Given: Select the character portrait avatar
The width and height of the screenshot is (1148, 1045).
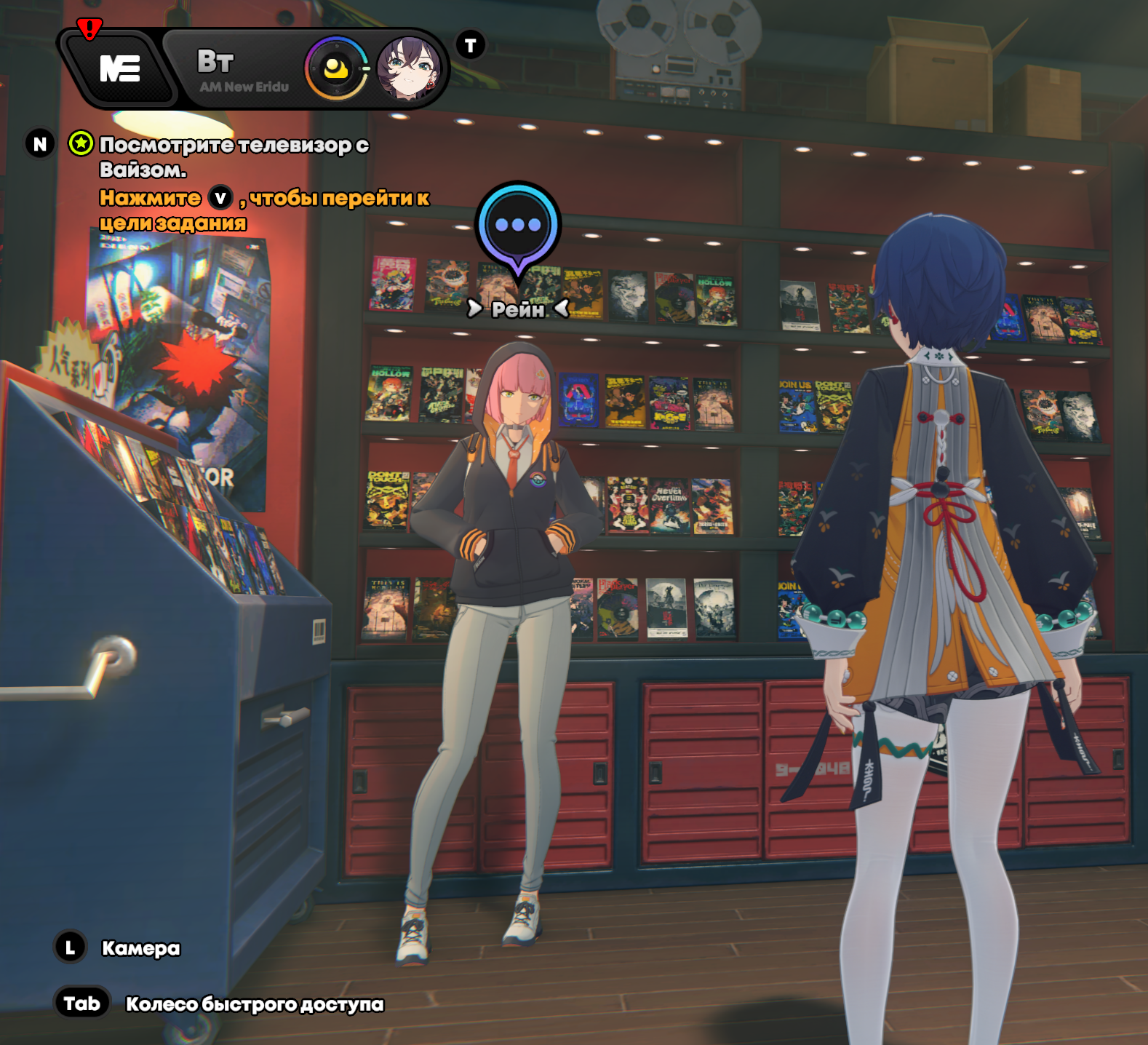Looking at the screenshot, I should (409, 70).
